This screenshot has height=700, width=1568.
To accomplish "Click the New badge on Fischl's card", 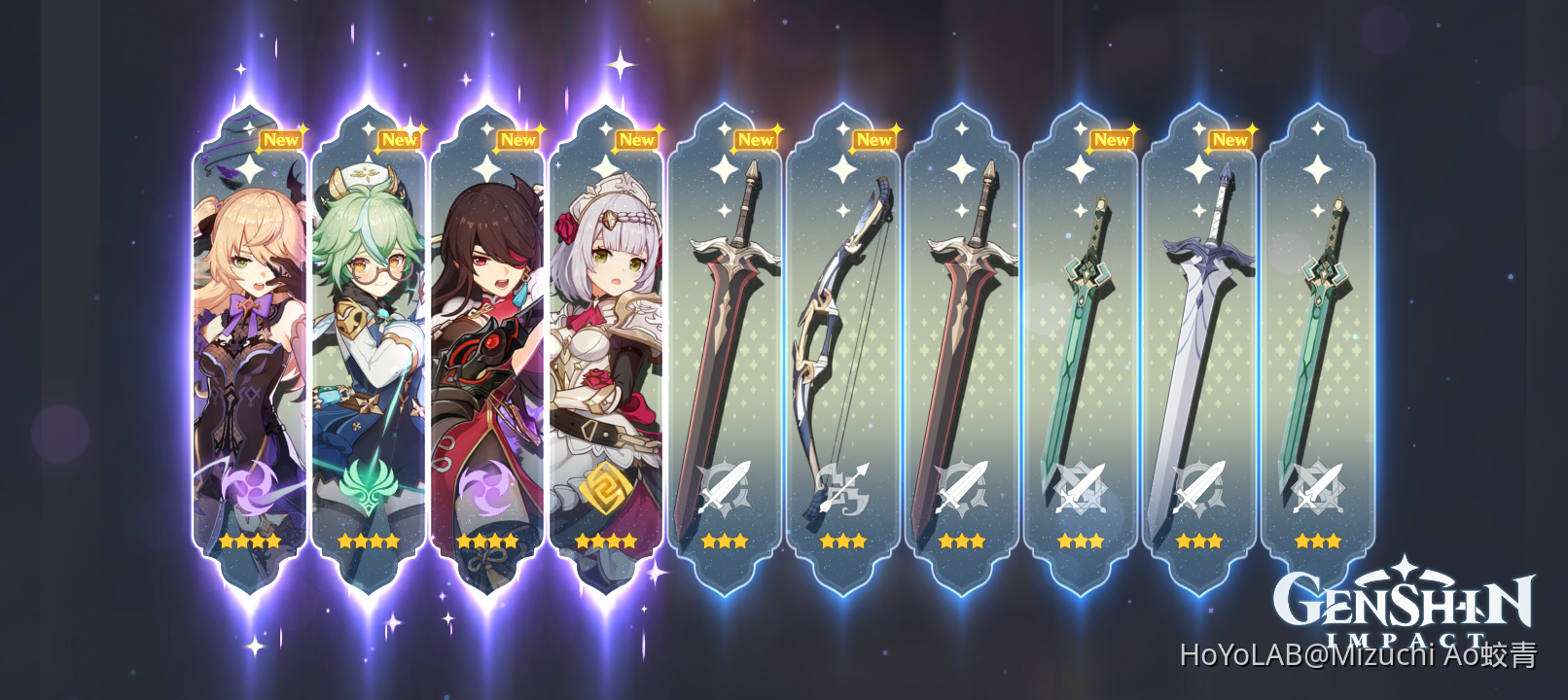I will (282, 140).
